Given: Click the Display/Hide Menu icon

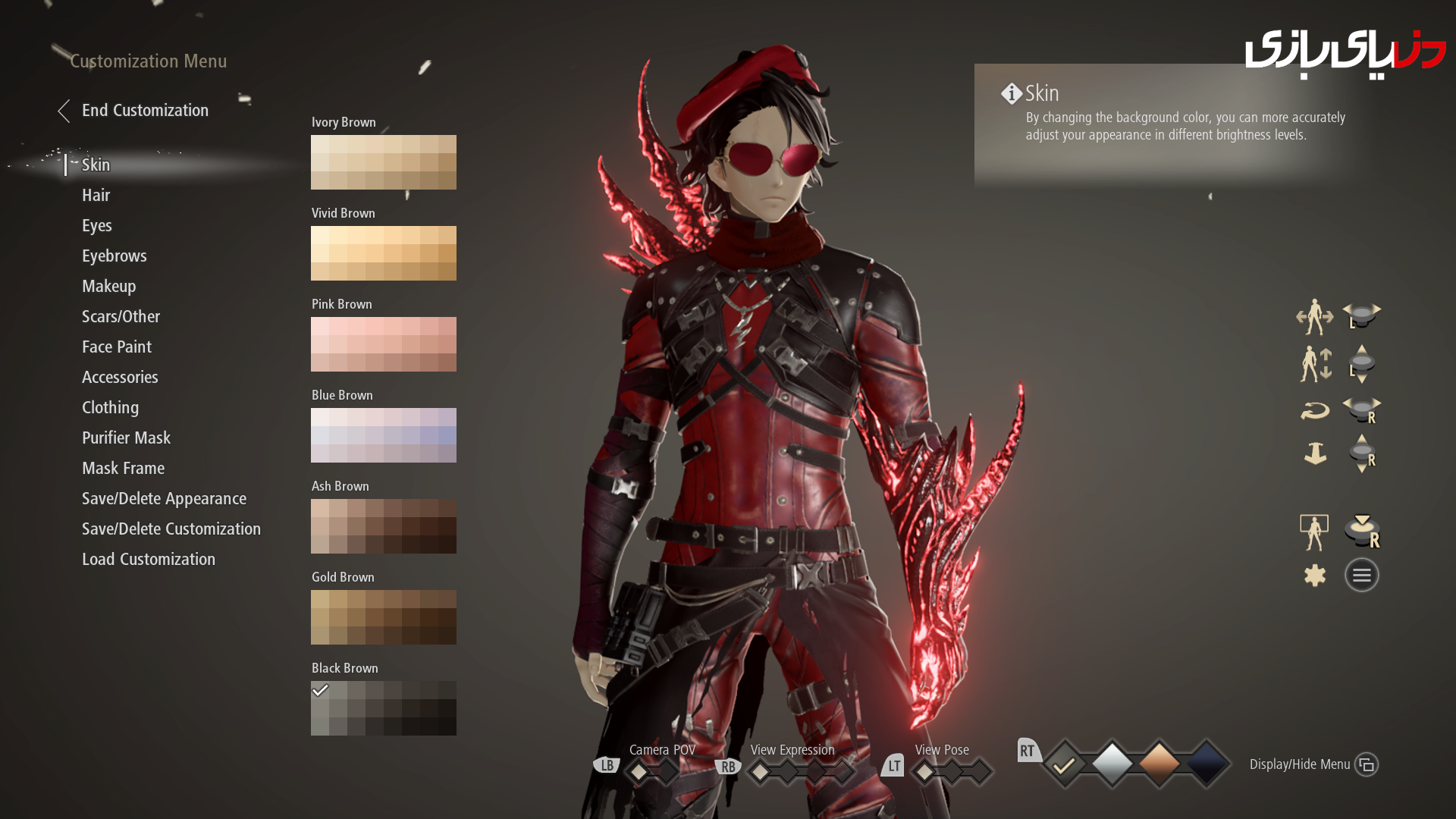Looking at the screenshot, I should point(1367,765).
